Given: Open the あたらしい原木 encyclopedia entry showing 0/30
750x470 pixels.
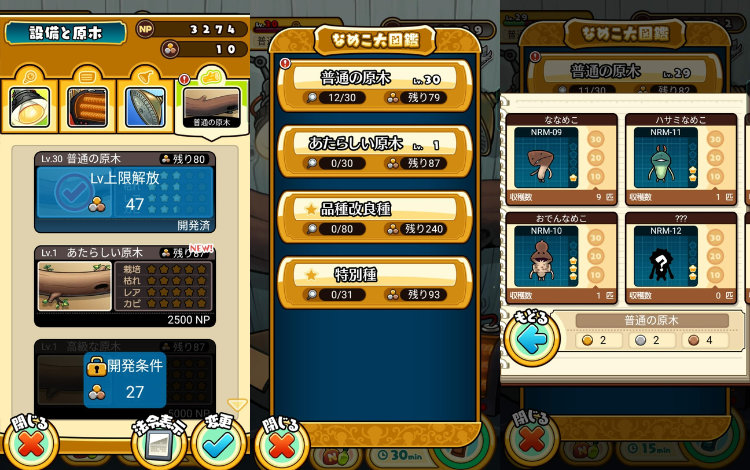Looking at the screenshot, I should pyautogui.click(x=374, y=151).
